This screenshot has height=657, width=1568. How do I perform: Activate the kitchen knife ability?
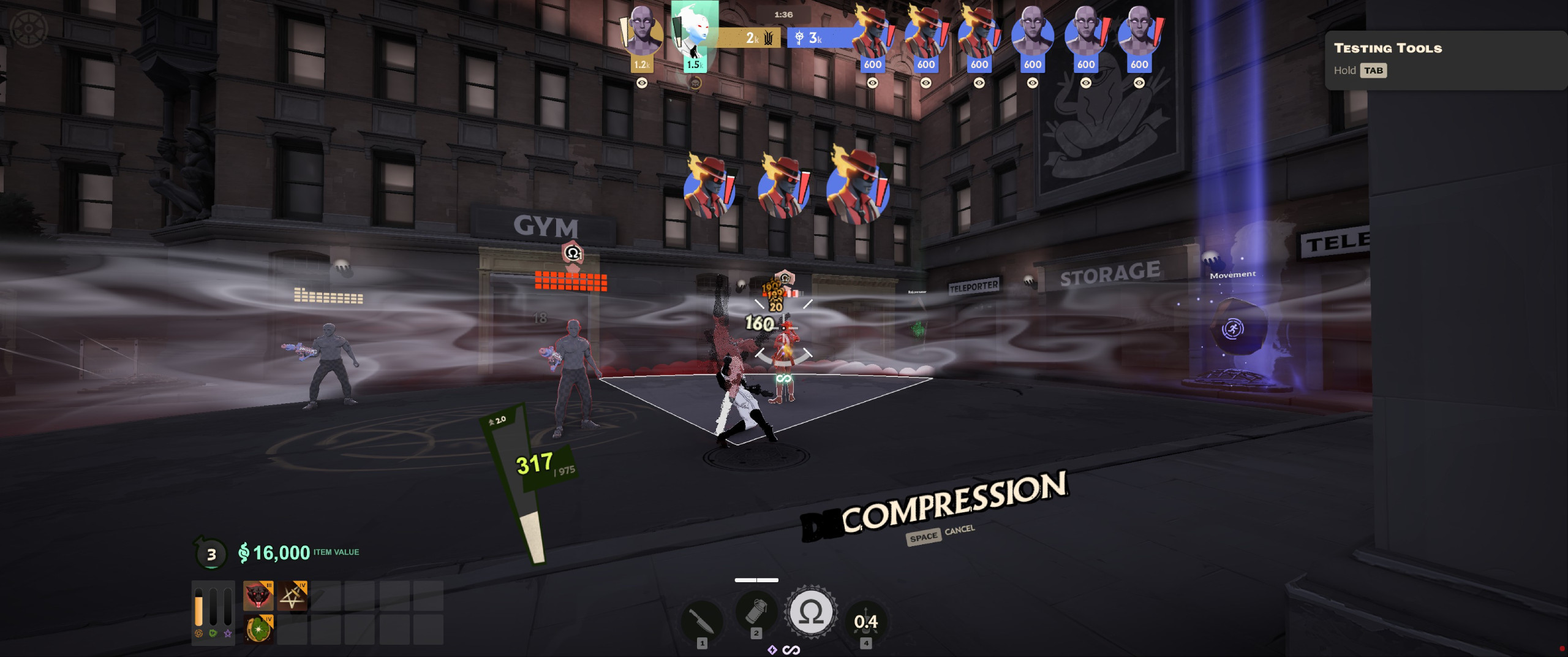point(702,620)
